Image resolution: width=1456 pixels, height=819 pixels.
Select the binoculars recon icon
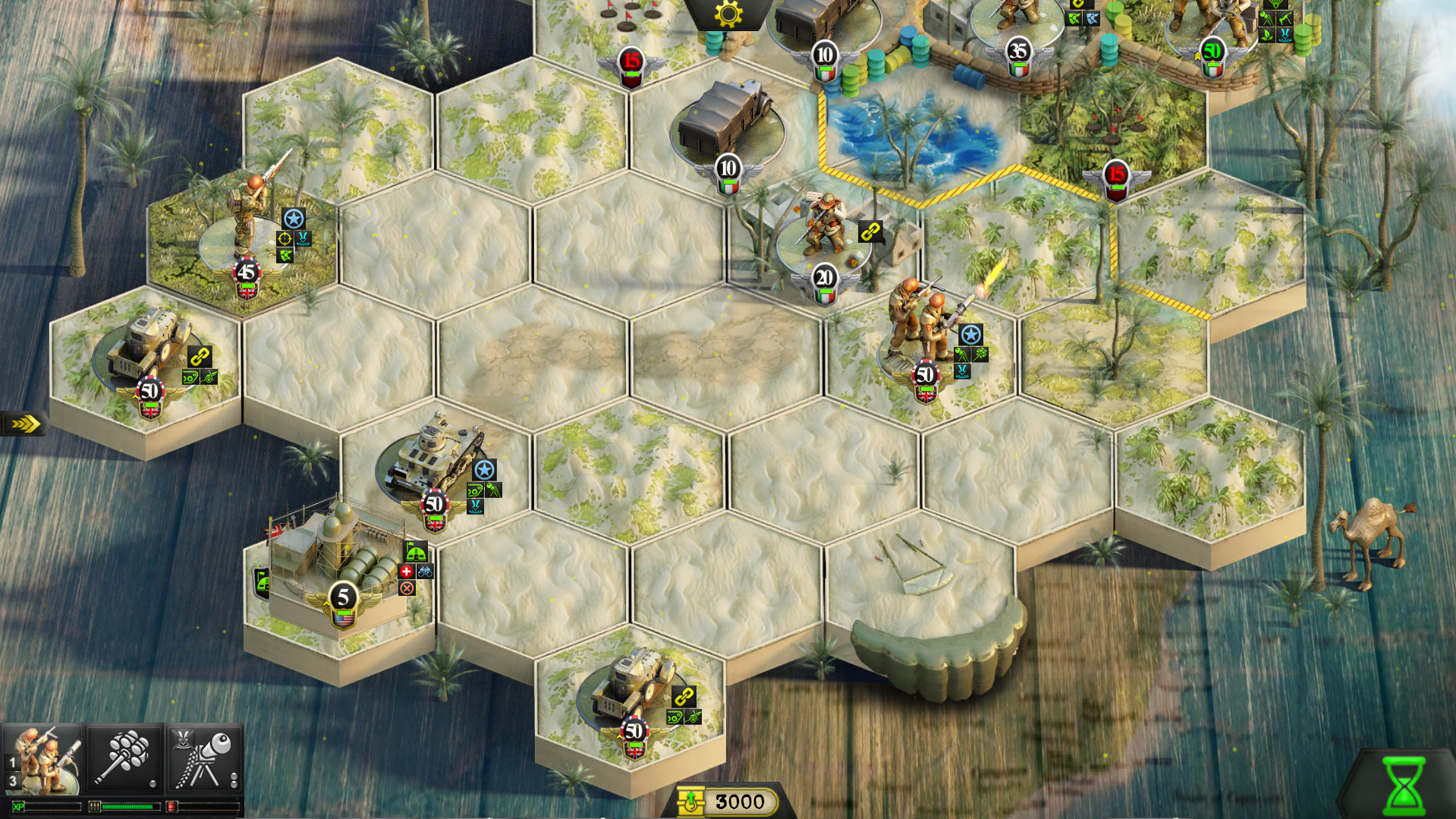point(425,572)
